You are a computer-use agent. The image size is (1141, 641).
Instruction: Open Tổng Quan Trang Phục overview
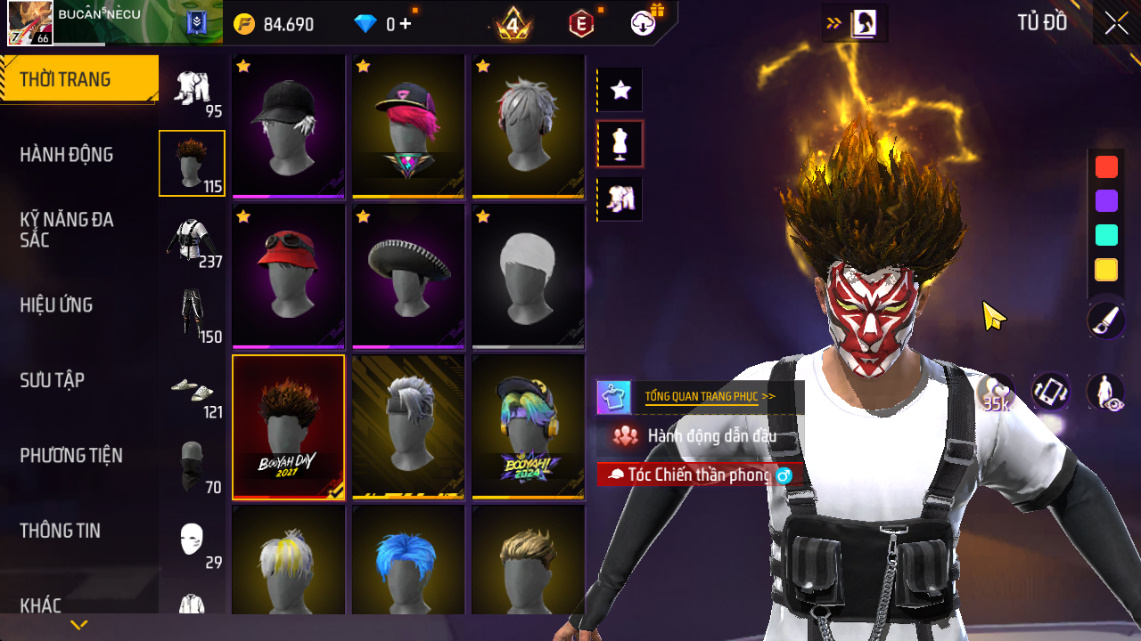coord(710,396)
